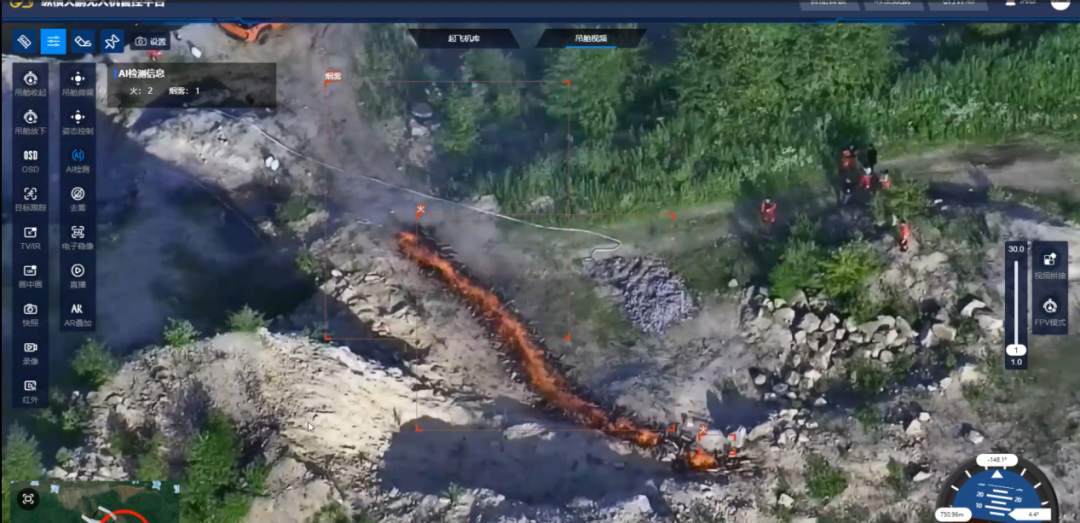The image size is (1080, 523).
Task: Activate 目标跟踪 target tracking
Action: click(x=30, y=198)
